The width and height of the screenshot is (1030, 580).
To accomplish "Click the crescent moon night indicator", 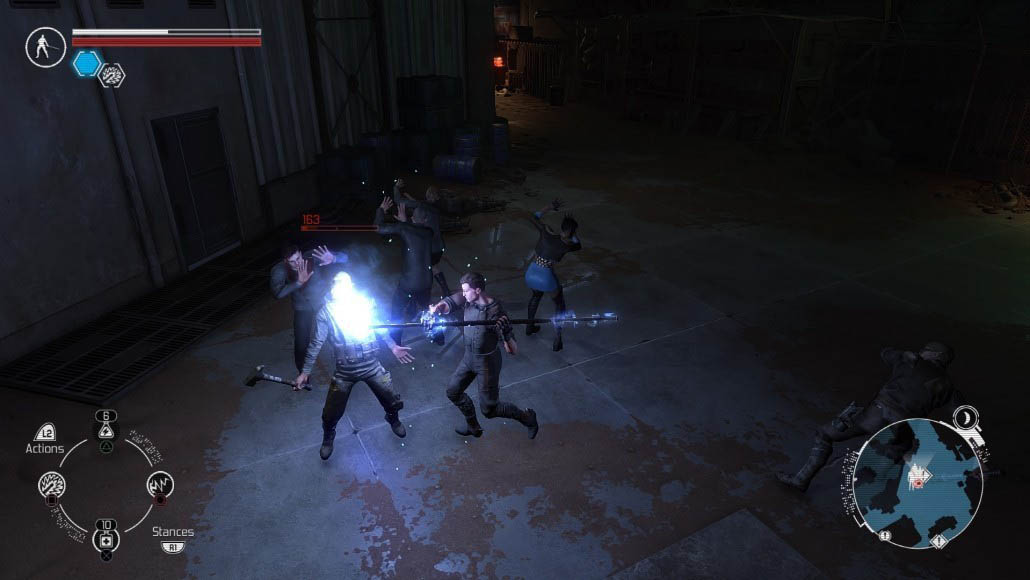I will click(967, 417).
